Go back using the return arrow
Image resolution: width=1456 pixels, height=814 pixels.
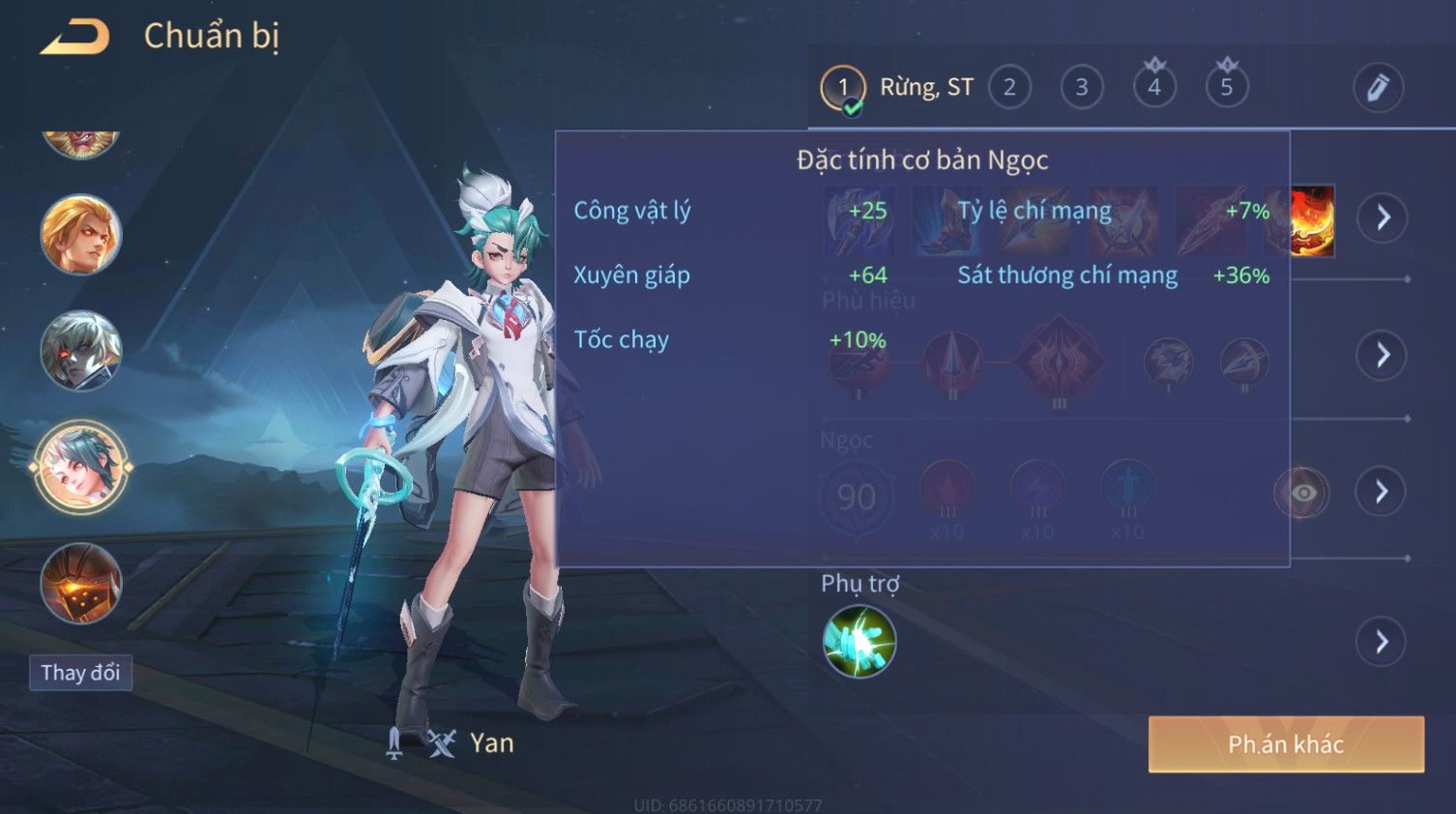74,37
